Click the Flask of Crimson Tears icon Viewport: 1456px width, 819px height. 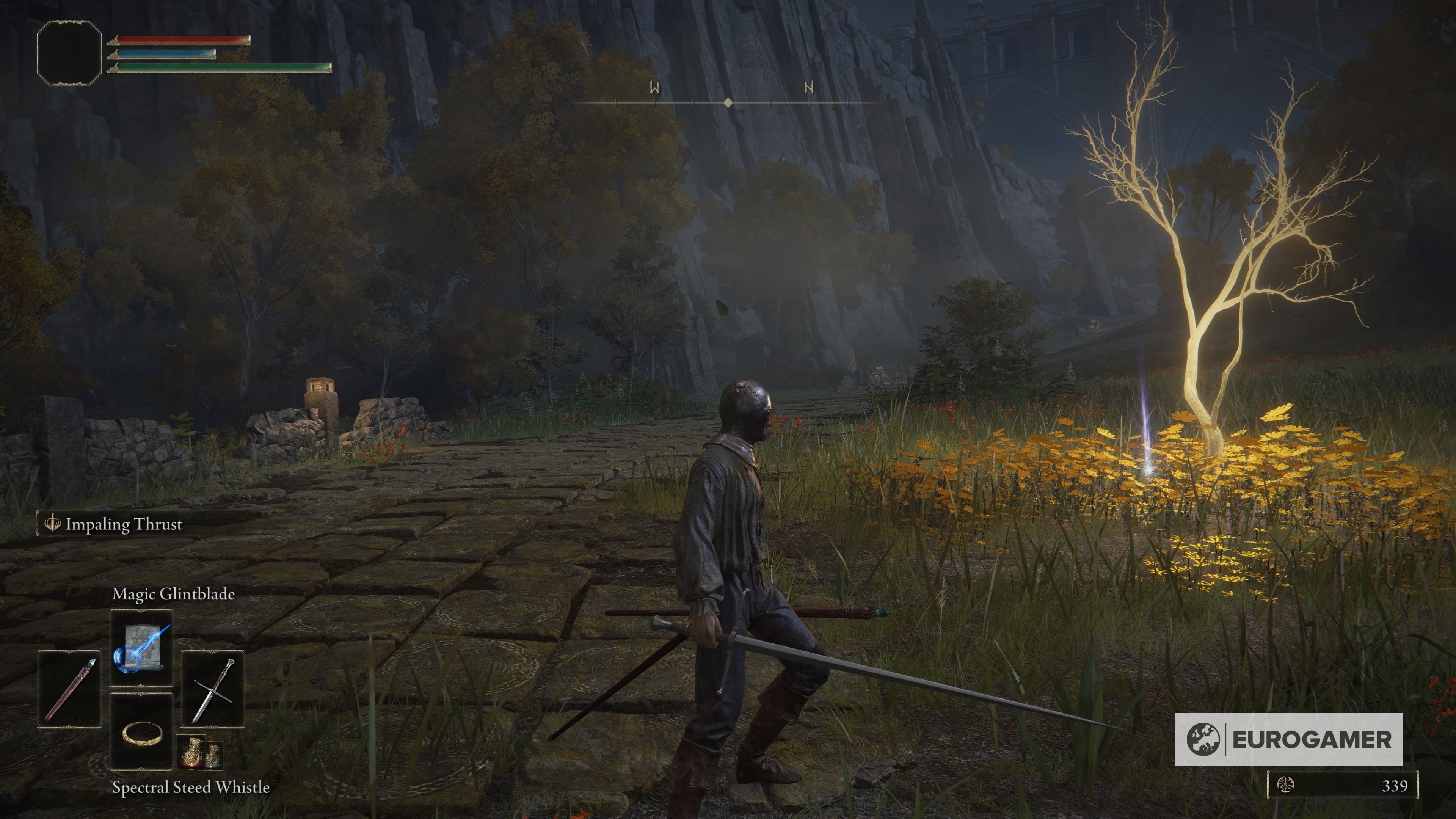(192, 752)
